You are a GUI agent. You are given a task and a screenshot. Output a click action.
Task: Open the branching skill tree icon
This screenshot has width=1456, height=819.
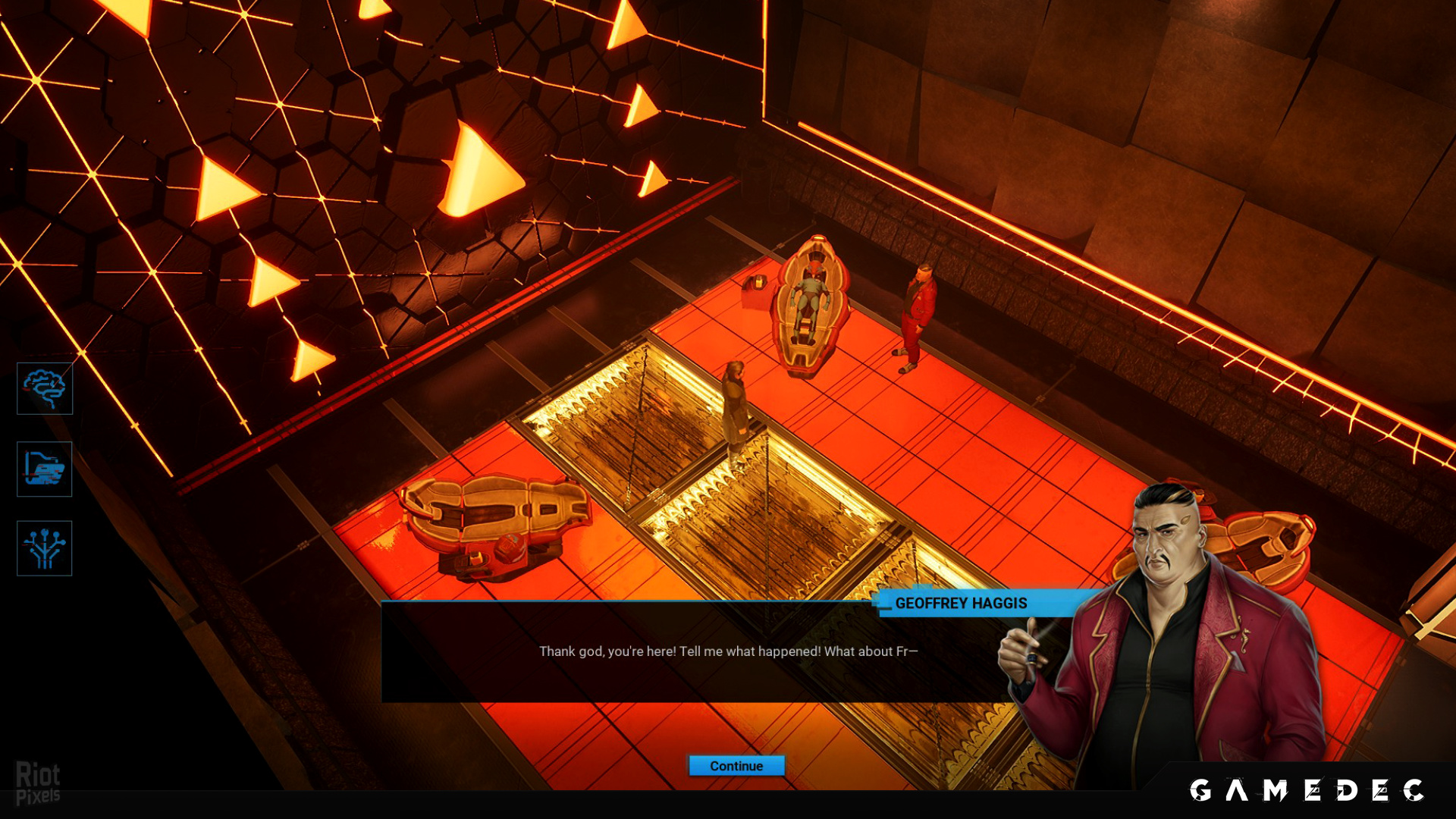pos(45,548)
